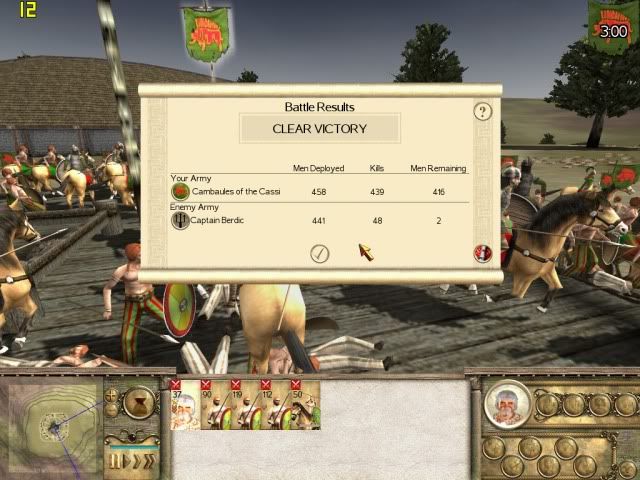
Task: Click the red soldier icon on the results scroll
Action: (482, 253)
